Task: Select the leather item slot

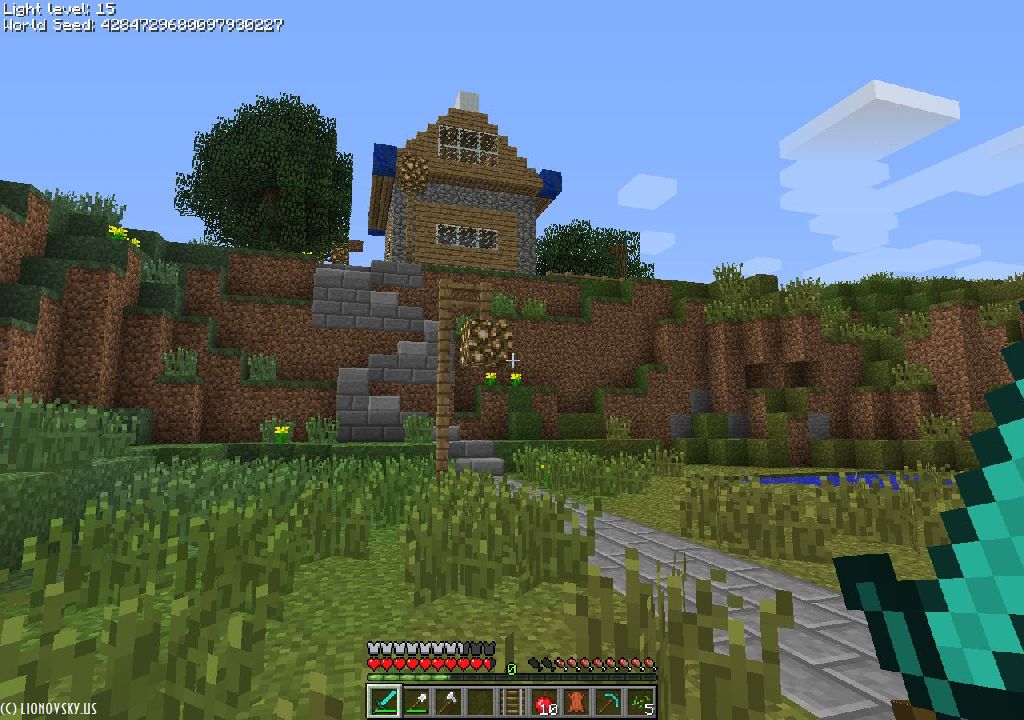Action: 576,701
